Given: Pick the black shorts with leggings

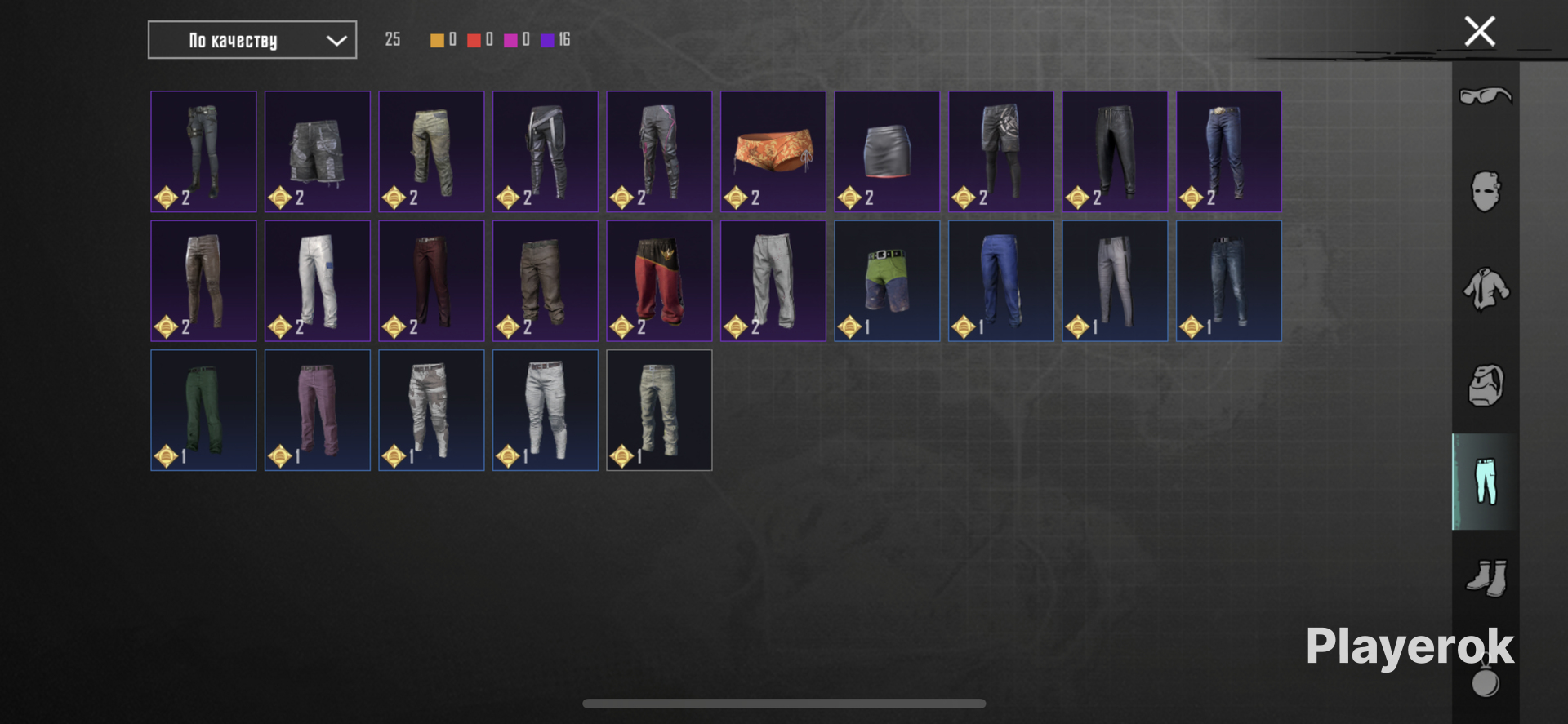Looking at the screenshot, I should (x=1000, y=152).
